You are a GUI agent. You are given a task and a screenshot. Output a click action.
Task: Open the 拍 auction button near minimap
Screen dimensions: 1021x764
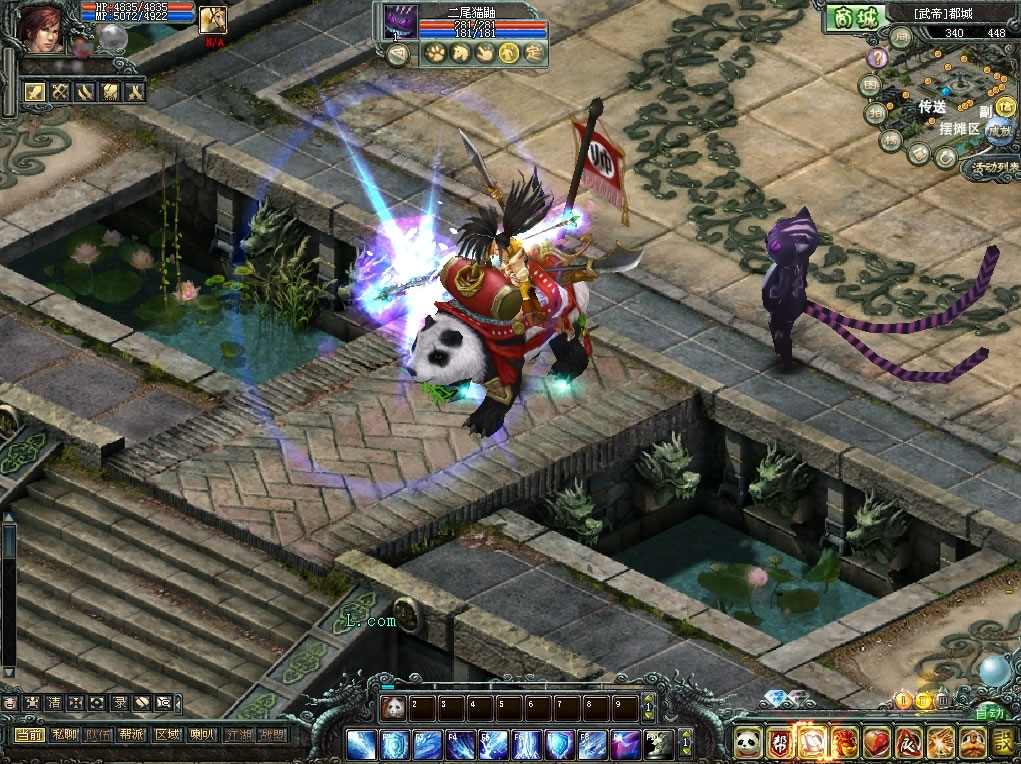click(x=874, y=113)
